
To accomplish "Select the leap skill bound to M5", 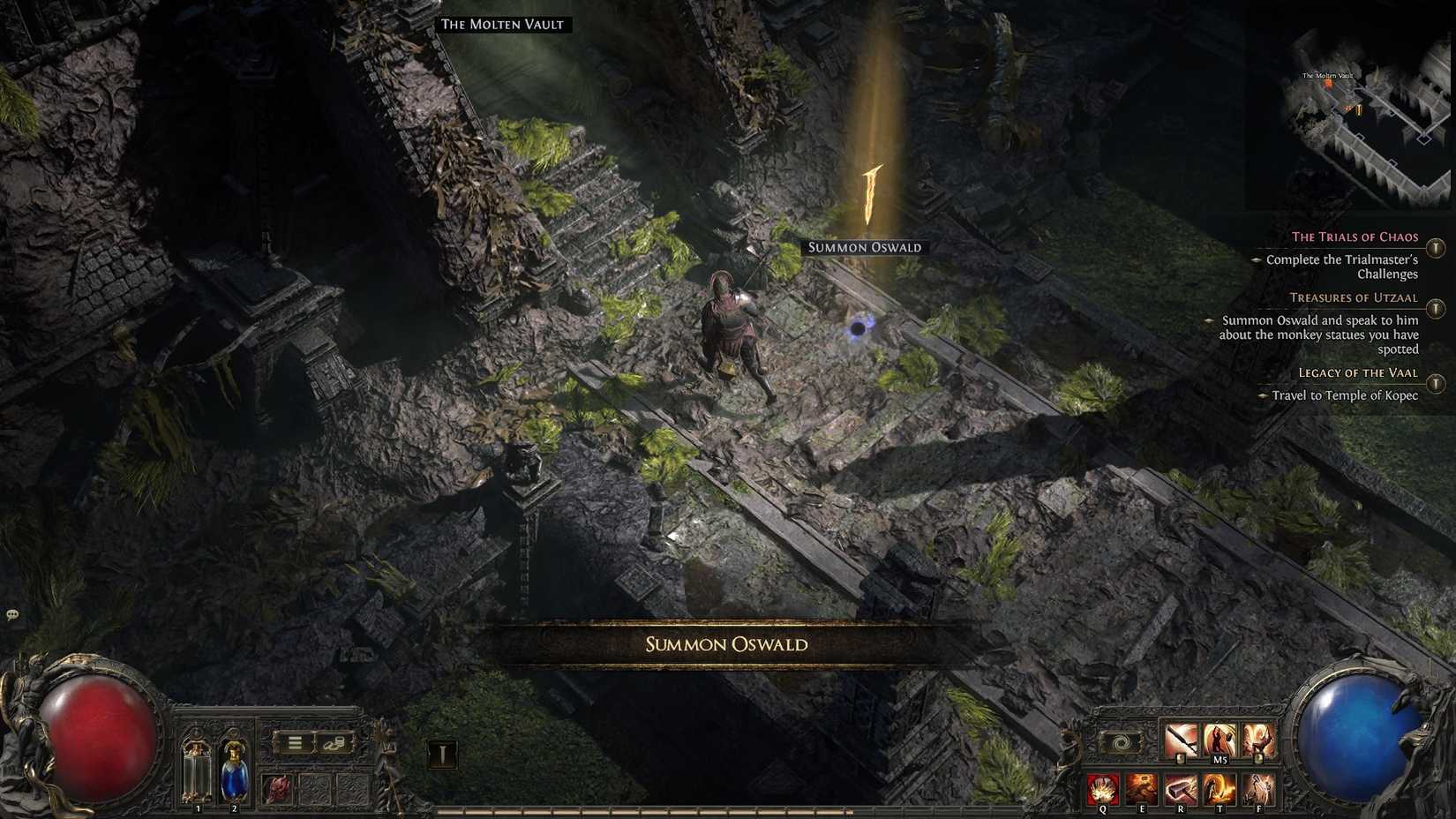I will point(1220,739).
